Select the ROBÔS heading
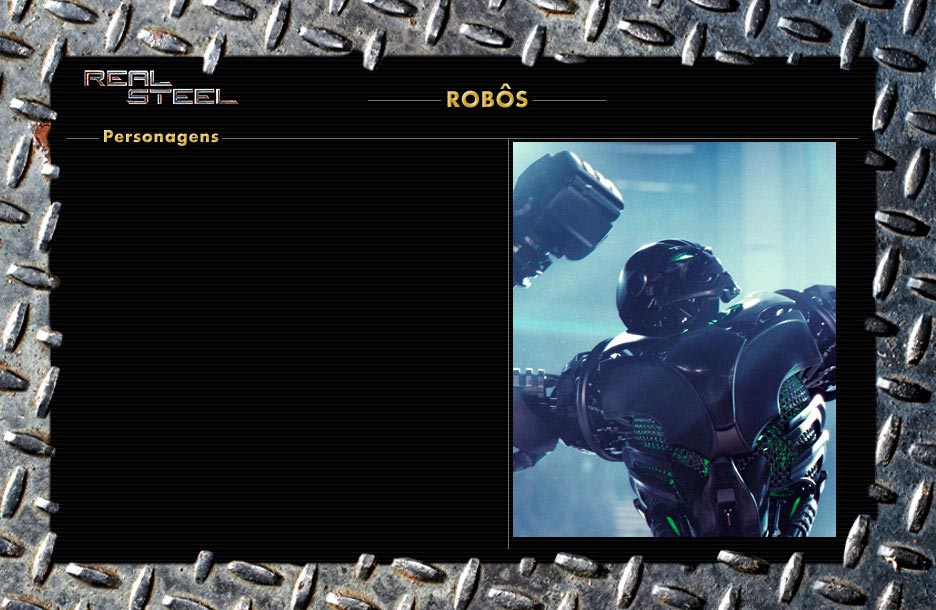 tap(487, 100)
